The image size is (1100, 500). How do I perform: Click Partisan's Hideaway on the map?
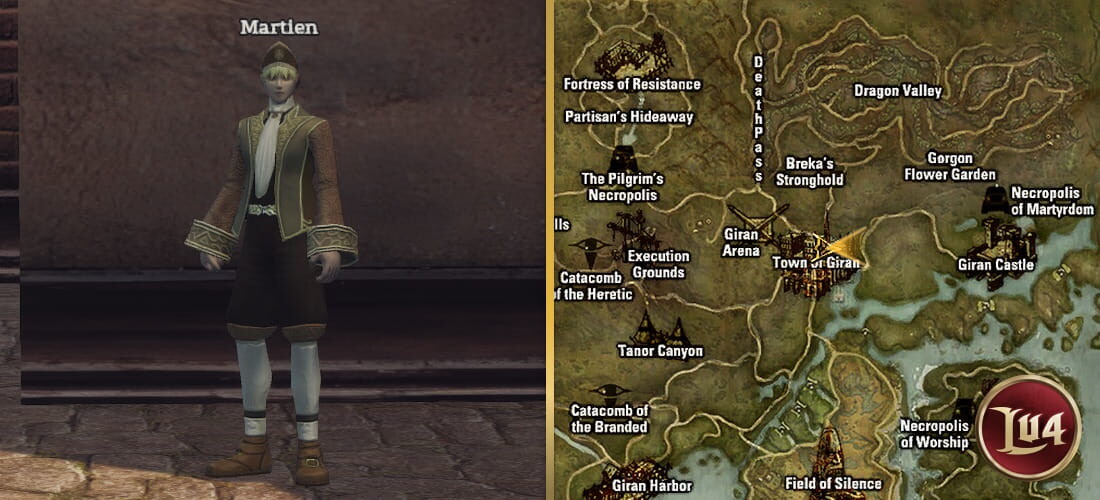point(629,117)
